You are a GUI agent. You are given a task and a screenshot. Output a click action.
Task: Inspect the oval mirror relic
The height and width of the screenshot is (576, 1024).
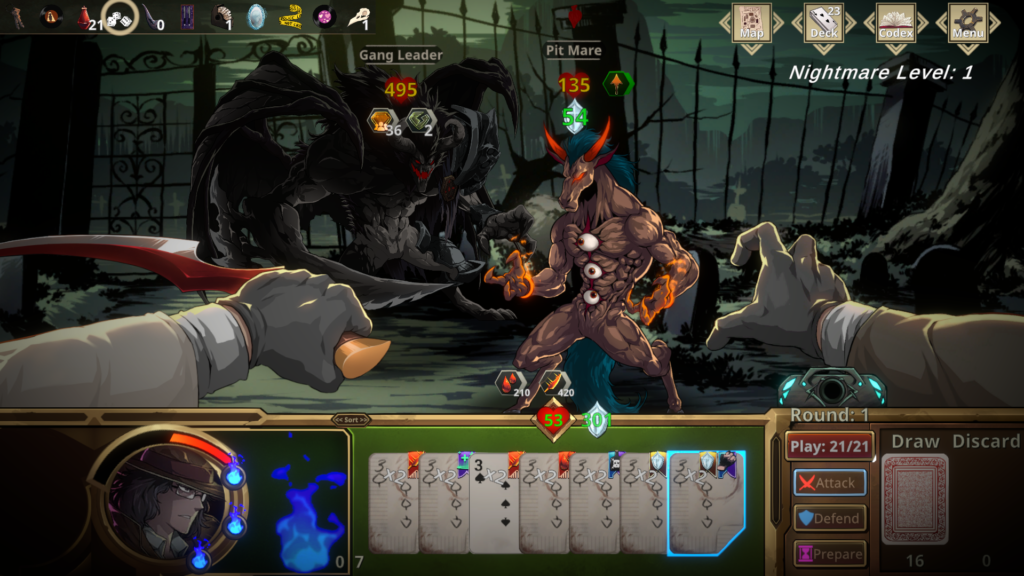click(x=257, y=17)
